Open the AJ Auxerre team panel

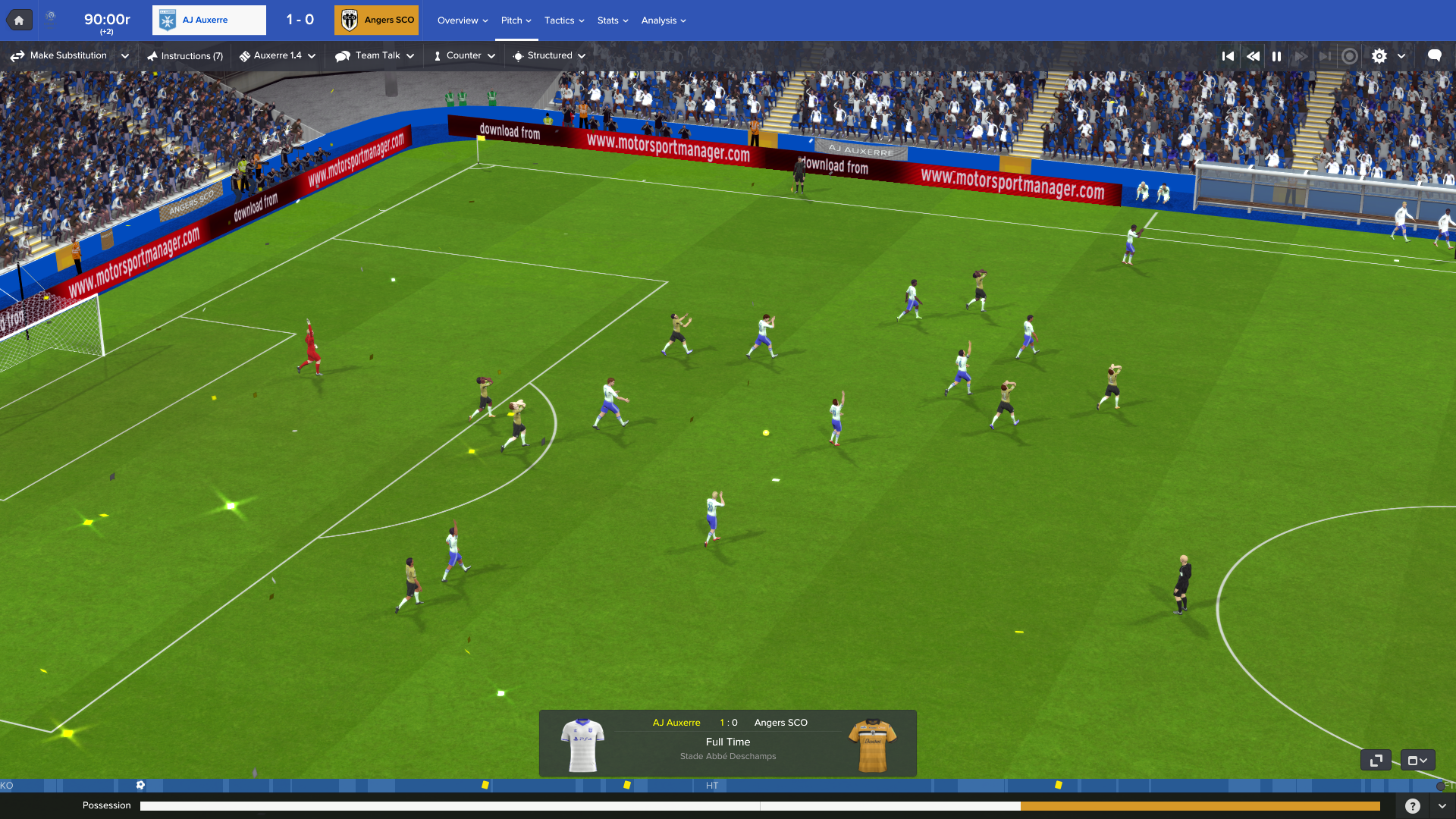point(209,20)
